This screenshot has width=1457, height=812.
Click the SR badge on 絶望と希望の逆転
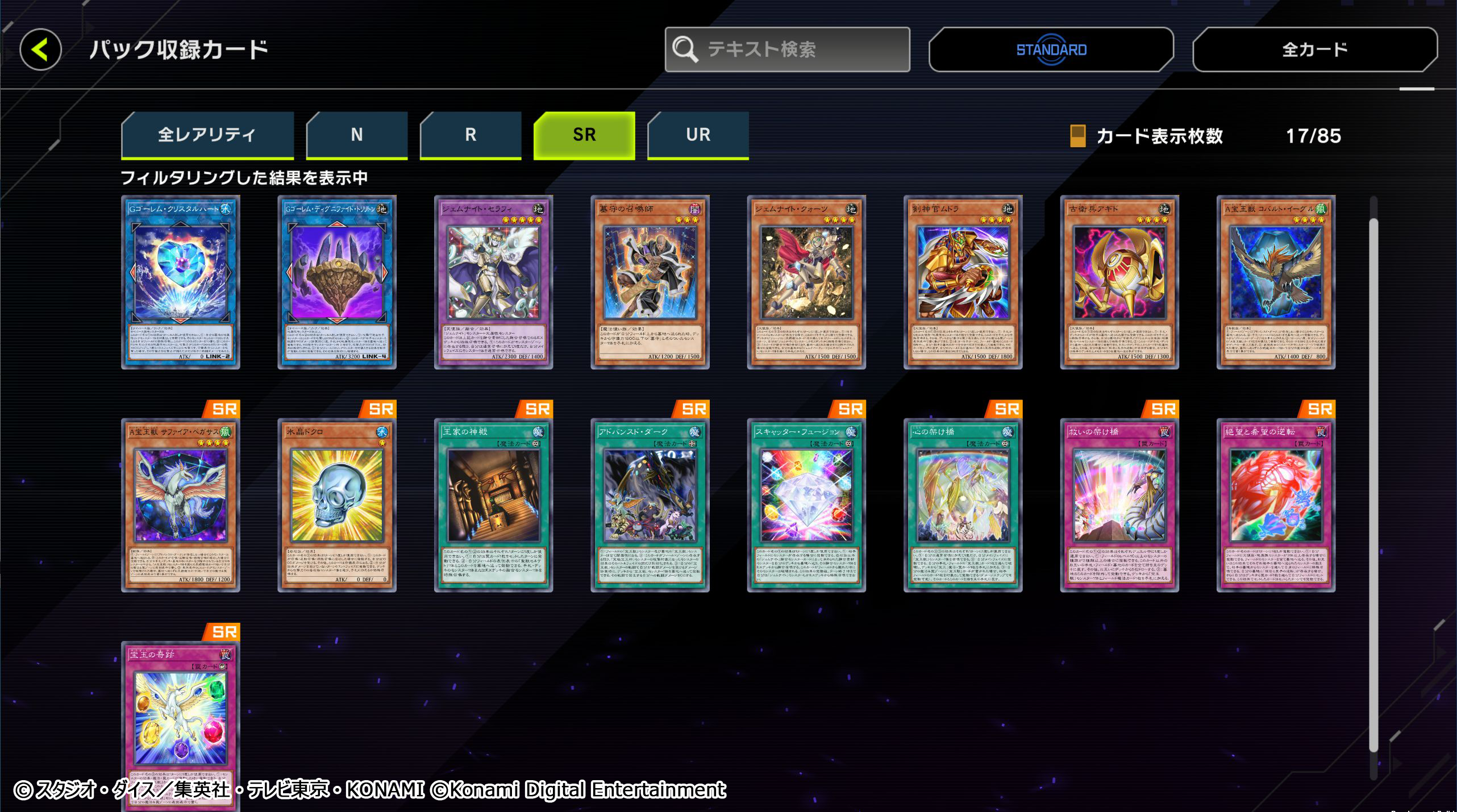pos(1319,409)
